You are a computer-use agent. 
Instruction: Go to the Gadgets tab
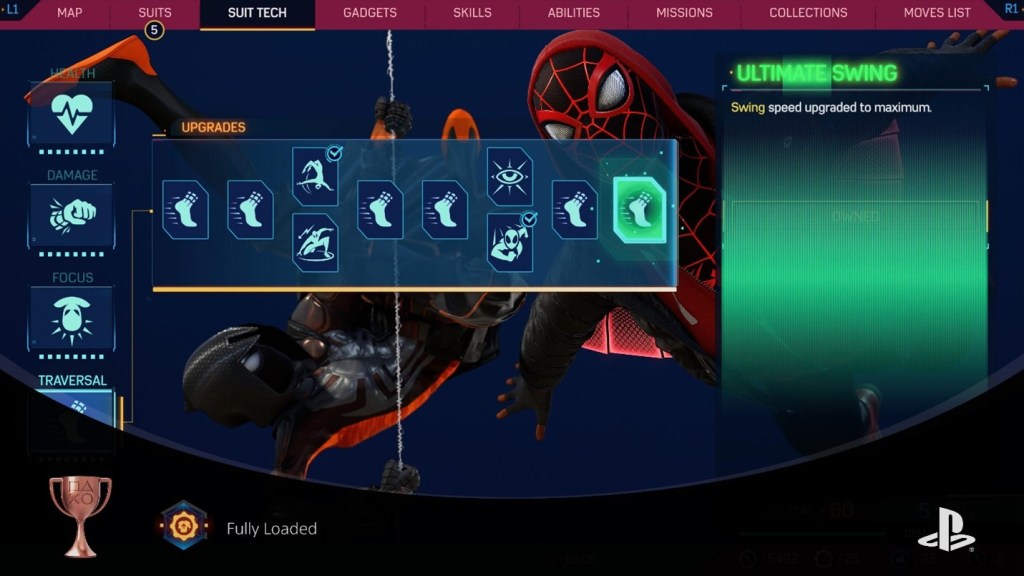coord(369,13)
